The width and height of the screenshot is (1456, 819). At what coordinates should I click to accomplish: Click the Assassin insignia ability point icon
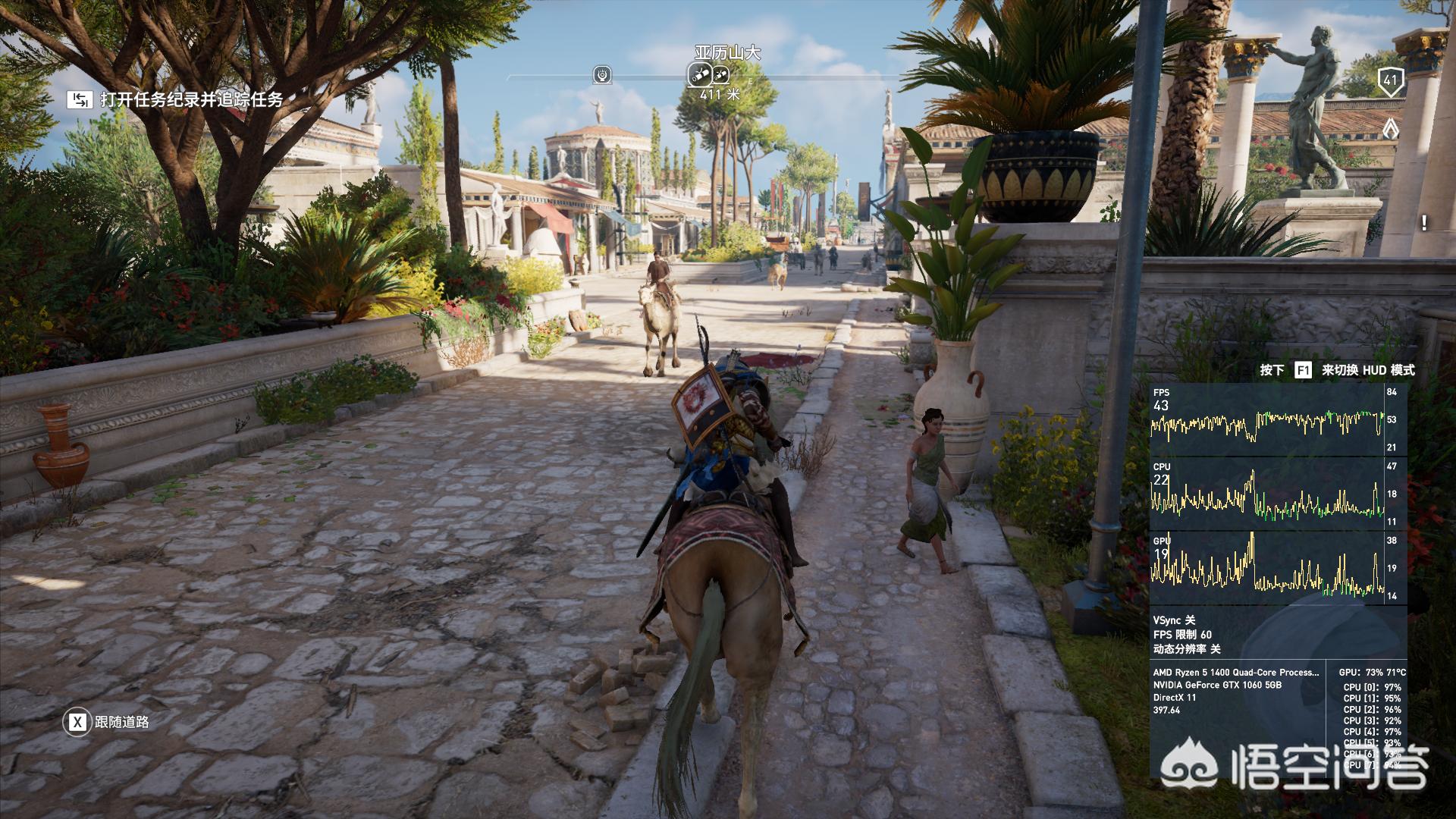click(1391, 129)
